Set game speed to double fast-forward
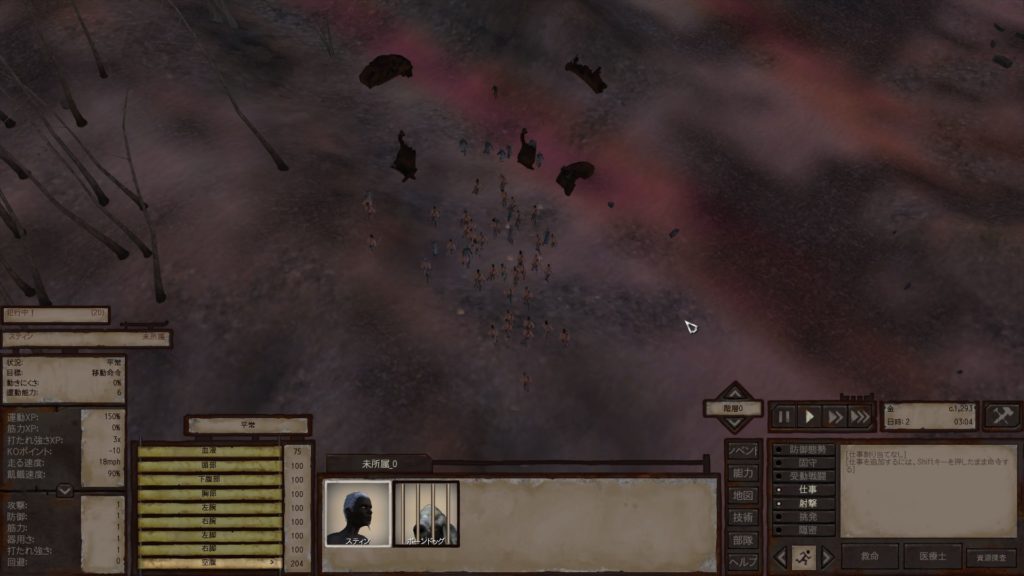 point(835,416)
